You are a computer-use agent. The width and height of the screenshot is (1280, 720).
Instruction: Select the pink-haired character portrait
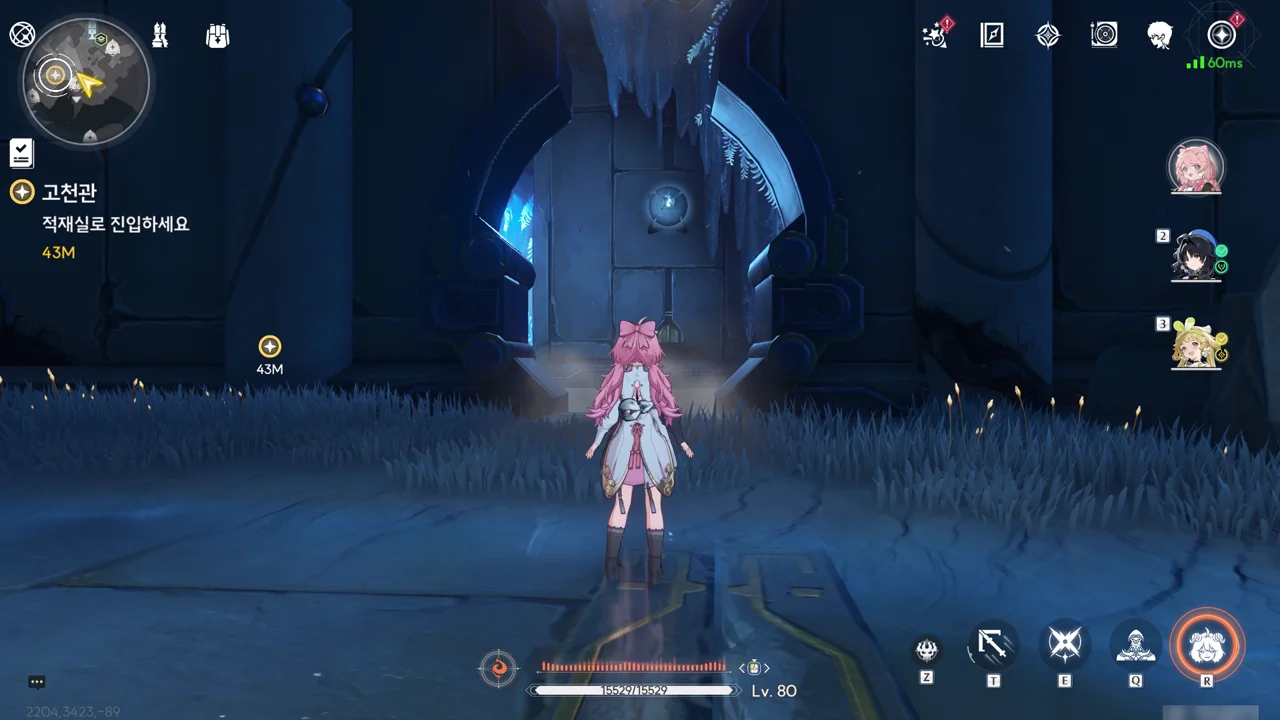pyautogui.click(x=1196, y=167)
